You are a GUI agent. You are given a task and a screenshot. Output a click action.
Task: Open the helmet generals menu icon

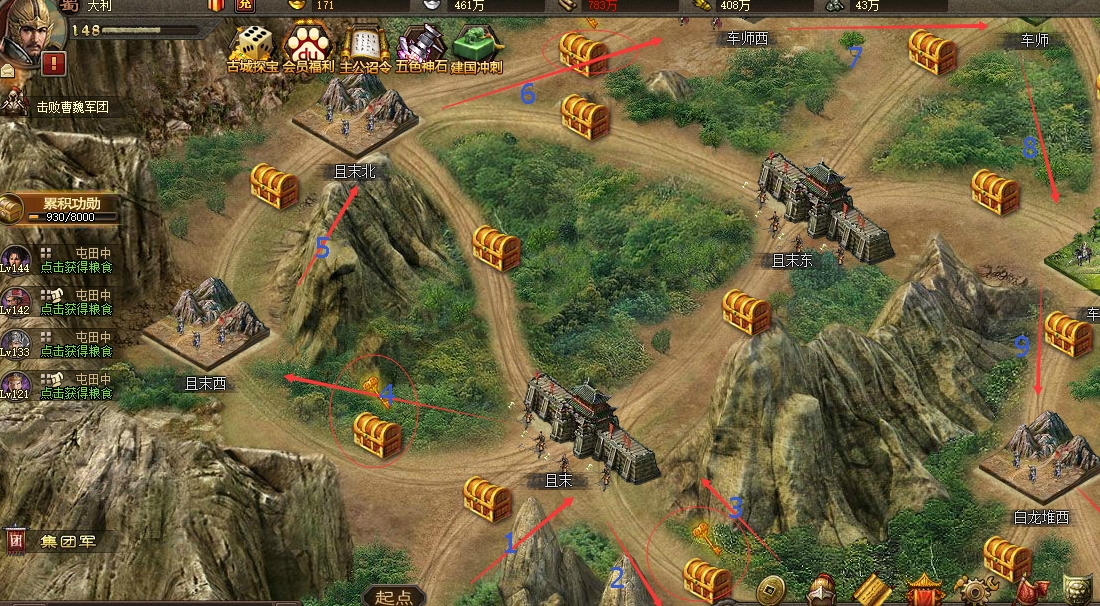pyautogui.click(x=822, y=590)
